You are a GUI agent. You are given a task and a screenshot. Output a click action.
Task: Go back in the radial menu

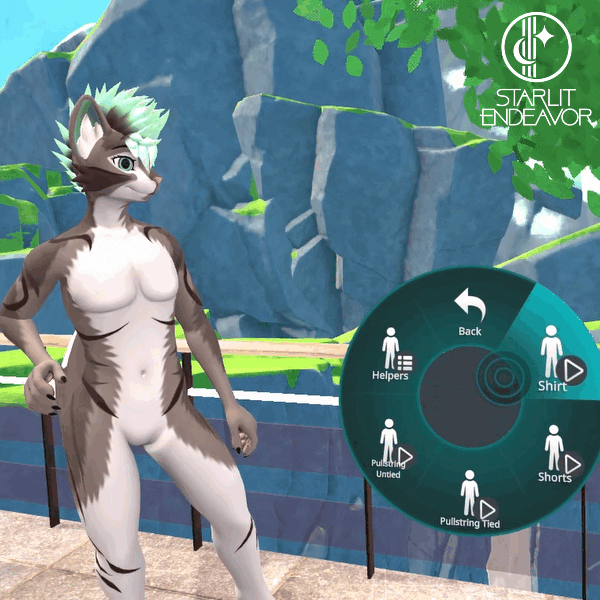click(x=469, y=310)
